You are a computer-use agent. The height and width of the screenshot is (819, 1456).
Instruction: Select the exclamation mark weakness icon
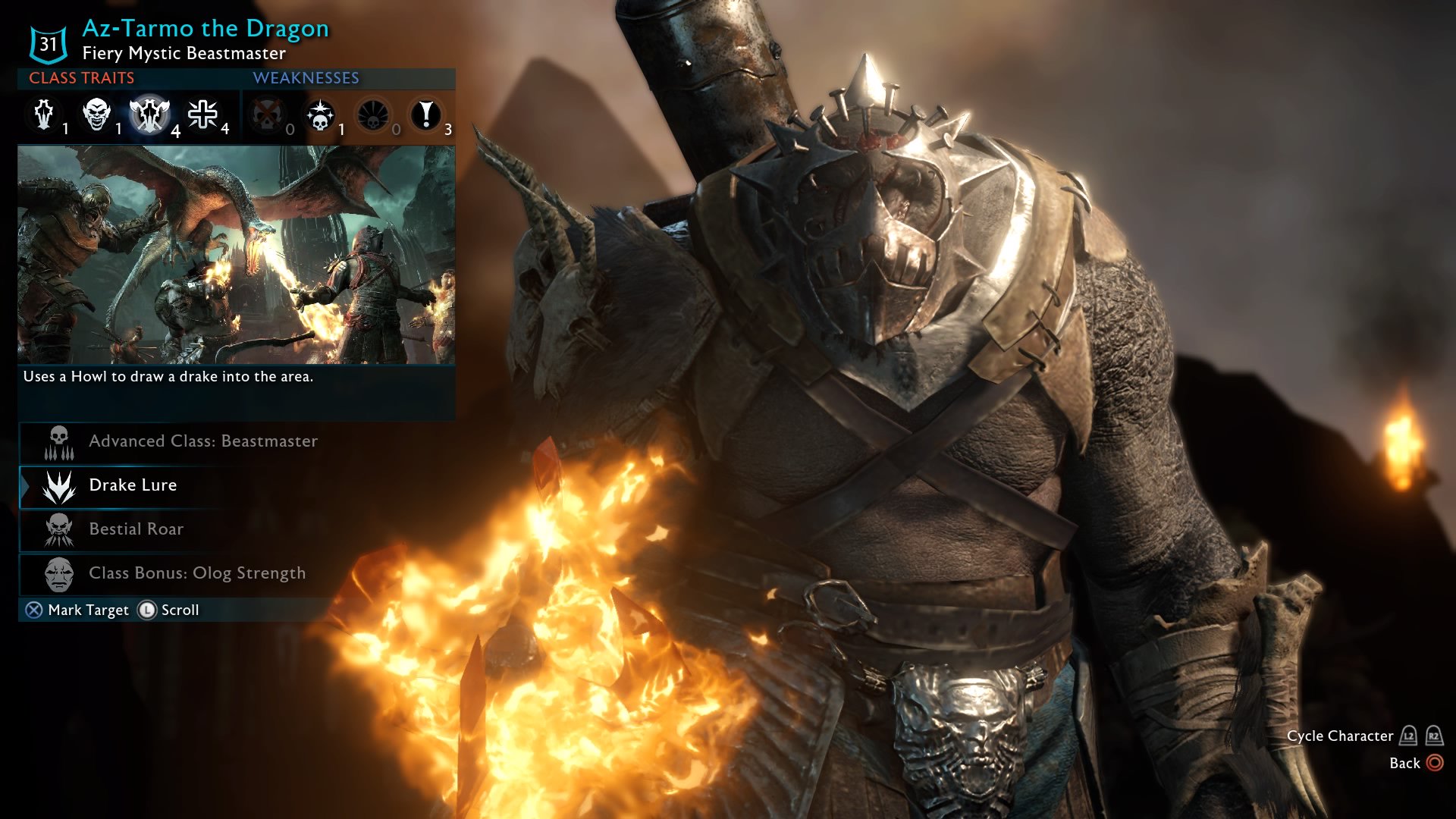click(x=427, y=115)
